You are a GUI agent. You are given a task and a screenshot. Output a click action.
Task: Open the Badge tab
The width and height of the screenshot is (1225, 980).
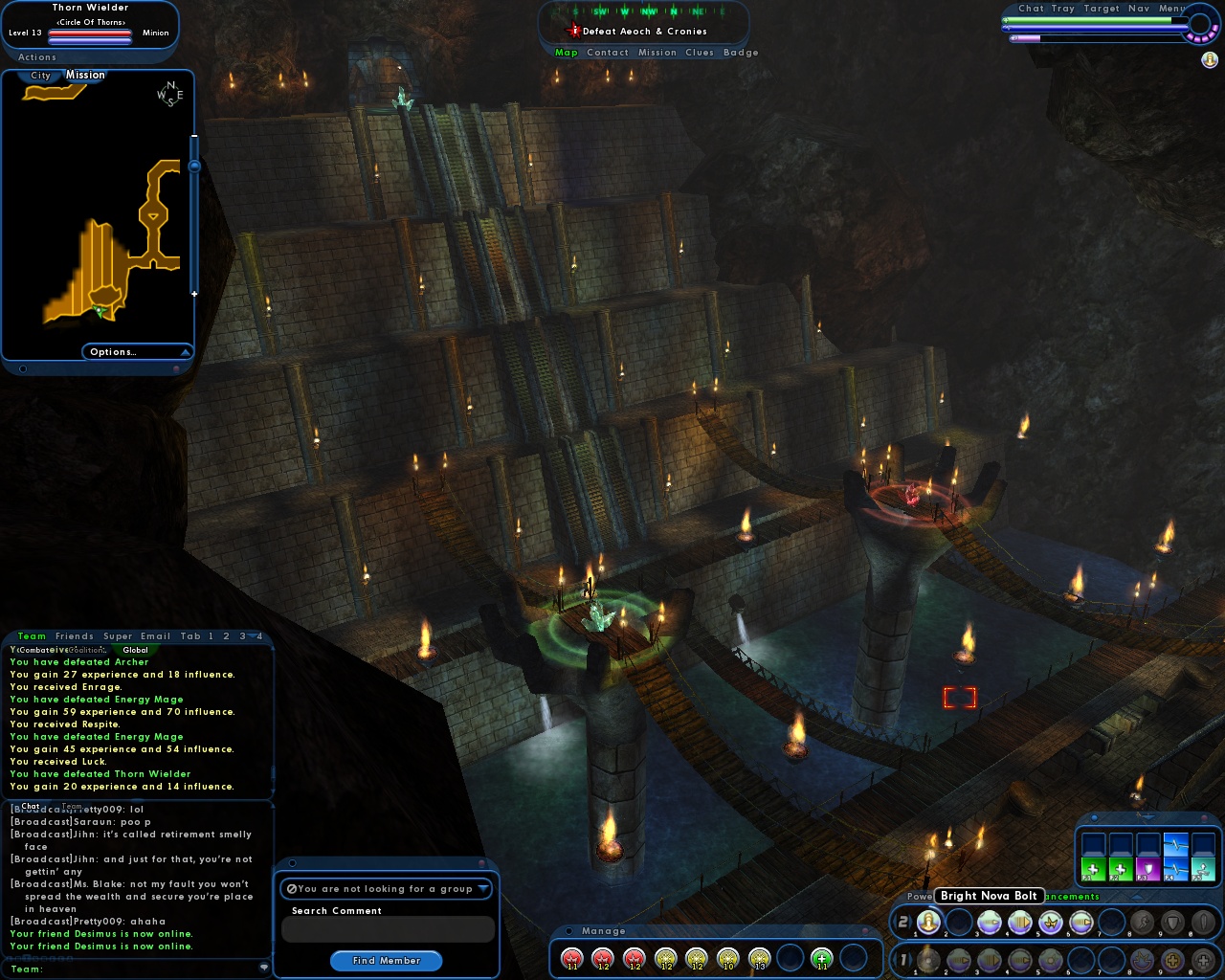[x=741, y=53]
